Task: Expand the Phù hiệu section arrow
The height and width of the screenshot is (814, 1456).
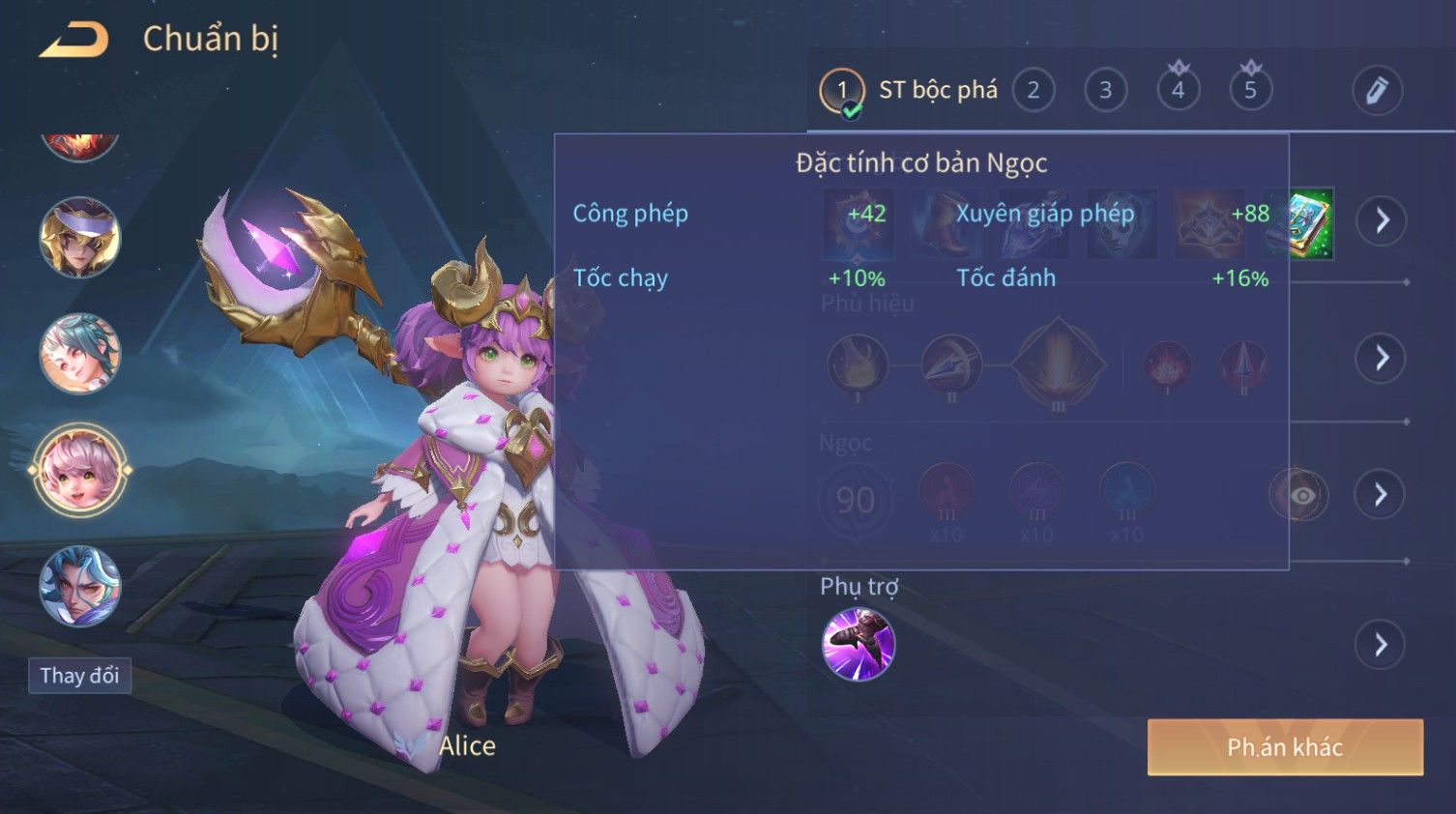Action: (1382, 359)
